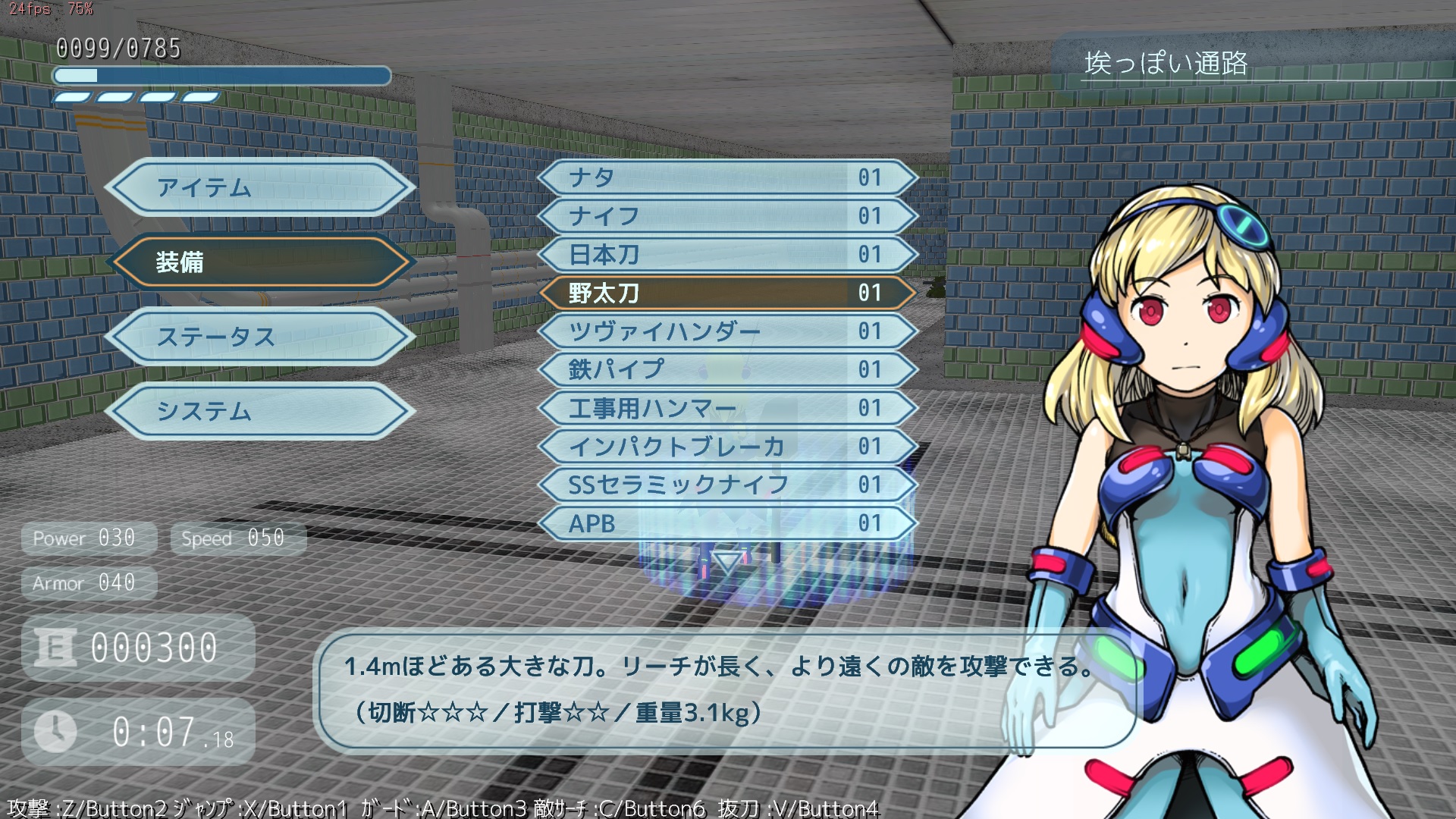Equip the SSセラミックナイフ item
The width and height of the screenshot is (1456, 819).
(726, 485)
